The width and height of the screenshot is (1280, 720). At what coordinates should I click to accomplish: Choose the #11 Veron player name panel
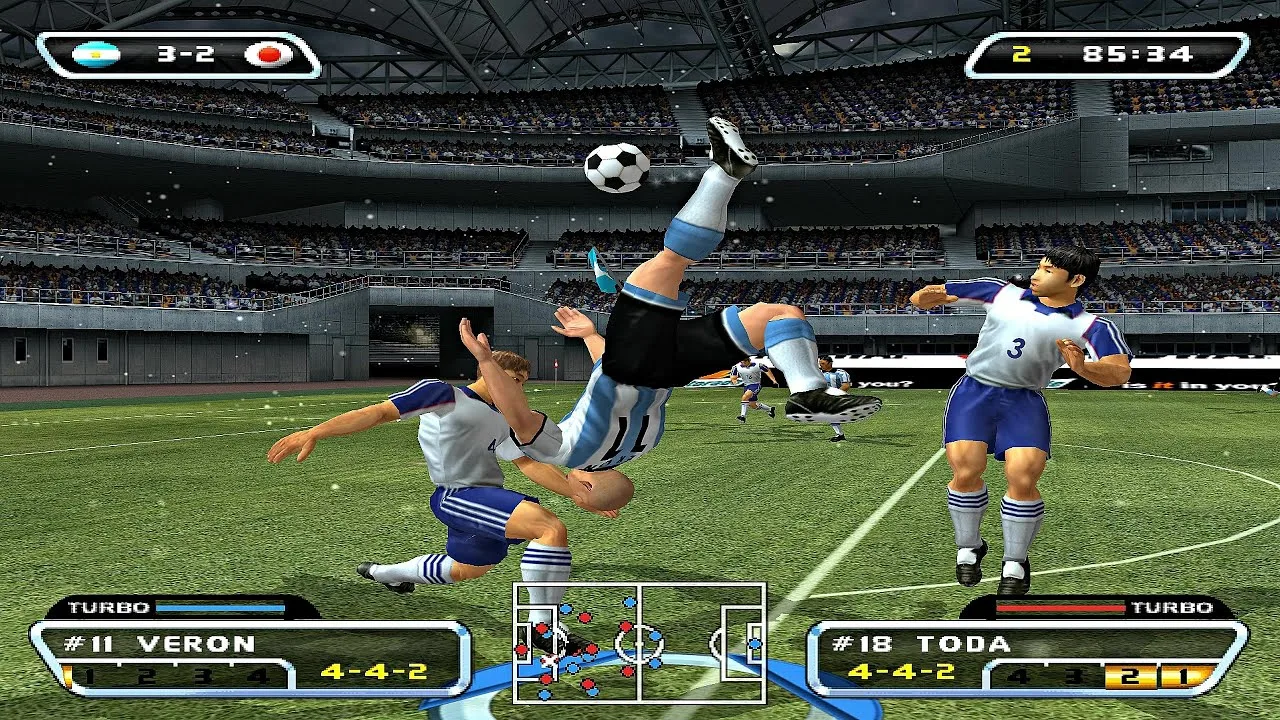click(x=160, y=644)
